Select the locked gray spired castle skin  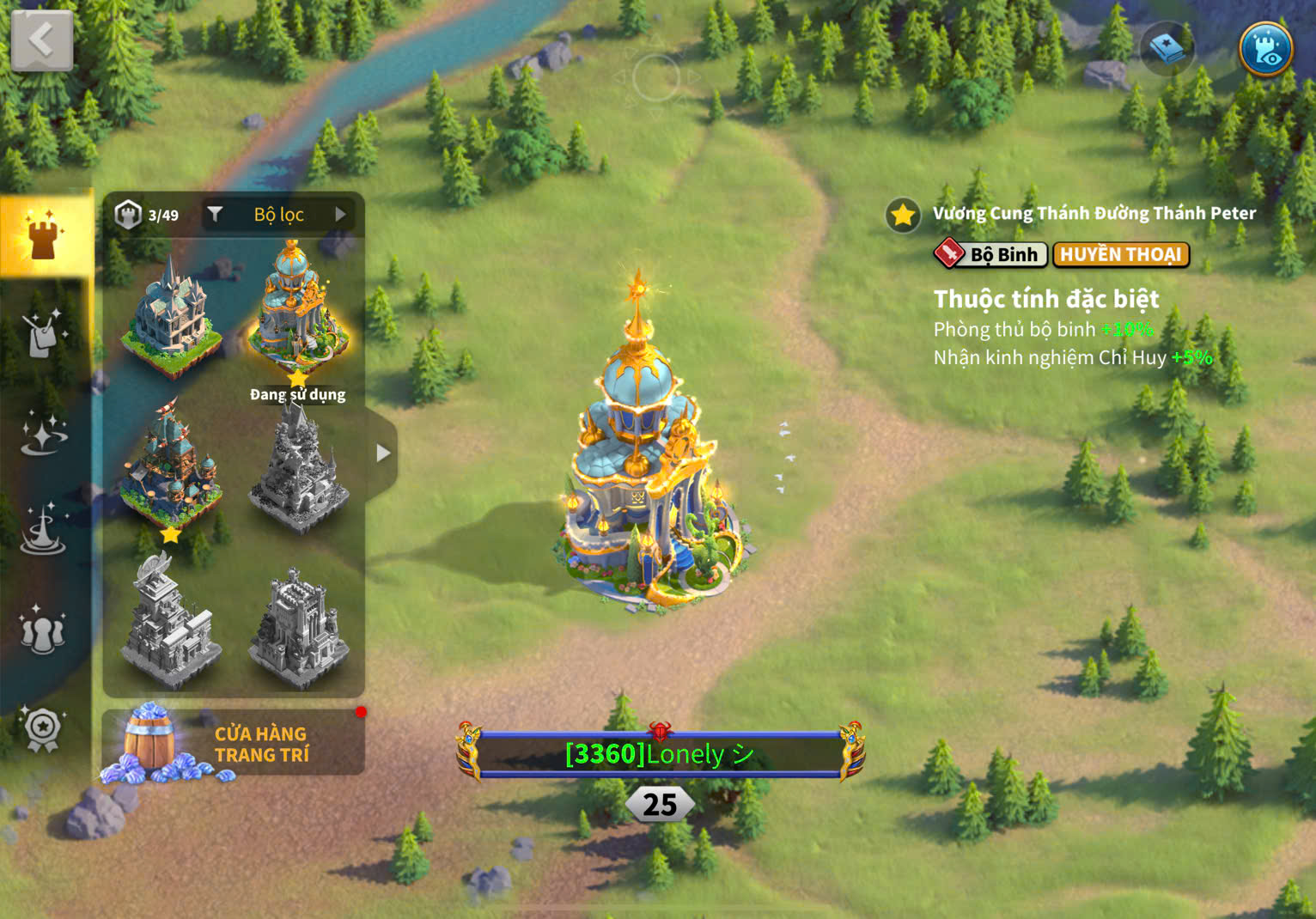click(297, 468)
